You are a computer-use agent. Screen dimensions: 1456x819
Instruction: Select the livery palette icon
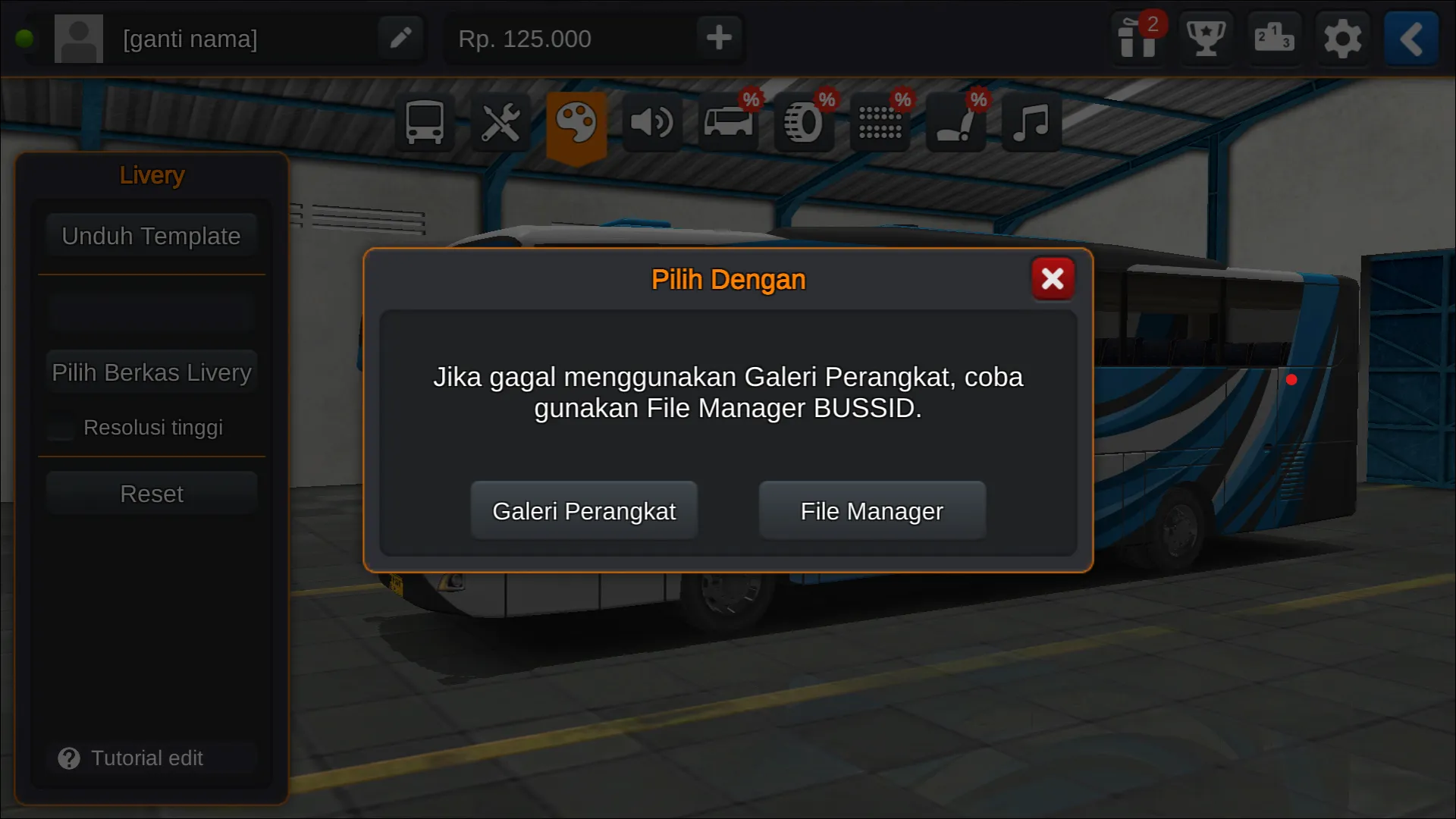576,123
